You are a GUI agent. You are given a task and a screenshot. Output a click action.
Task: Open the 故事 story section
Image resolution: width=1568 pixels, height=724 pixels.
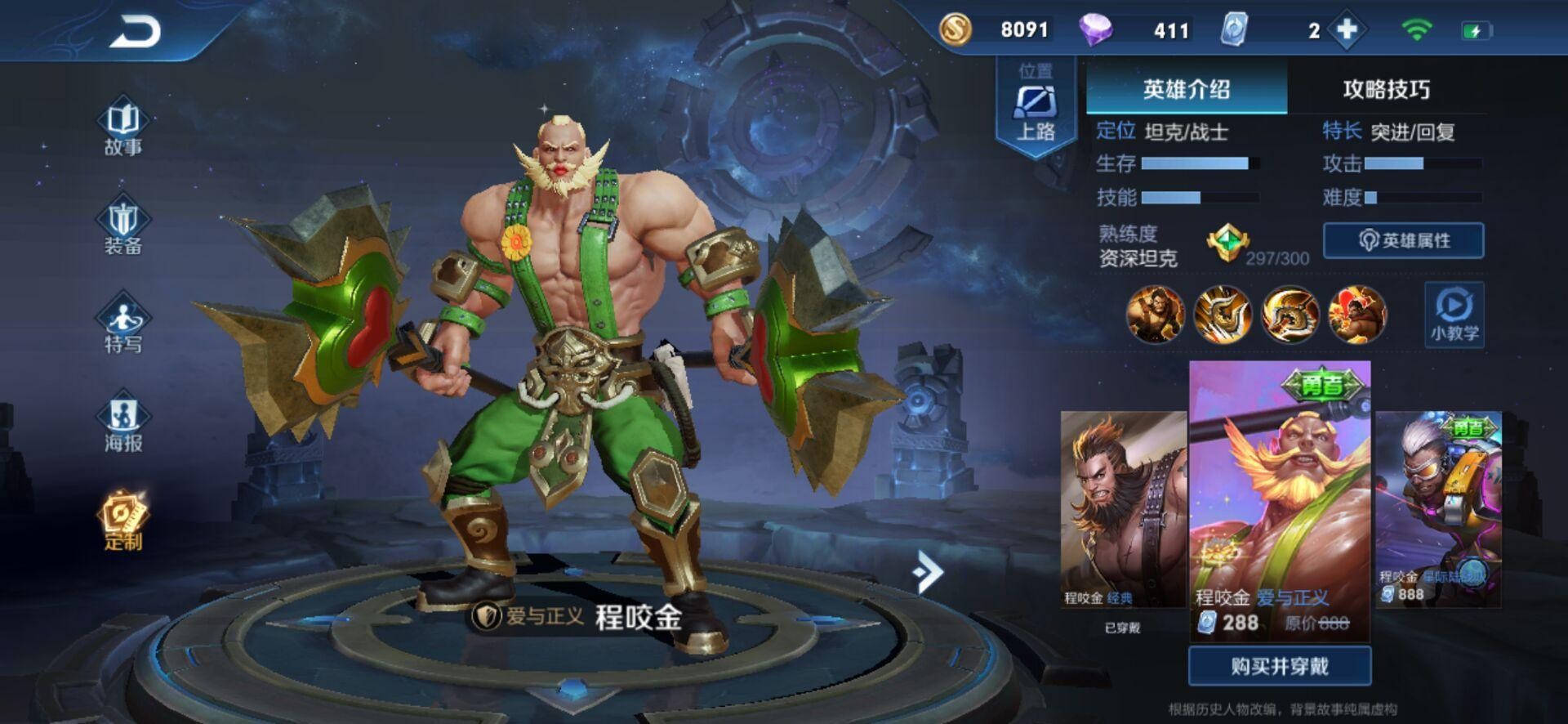123,127
